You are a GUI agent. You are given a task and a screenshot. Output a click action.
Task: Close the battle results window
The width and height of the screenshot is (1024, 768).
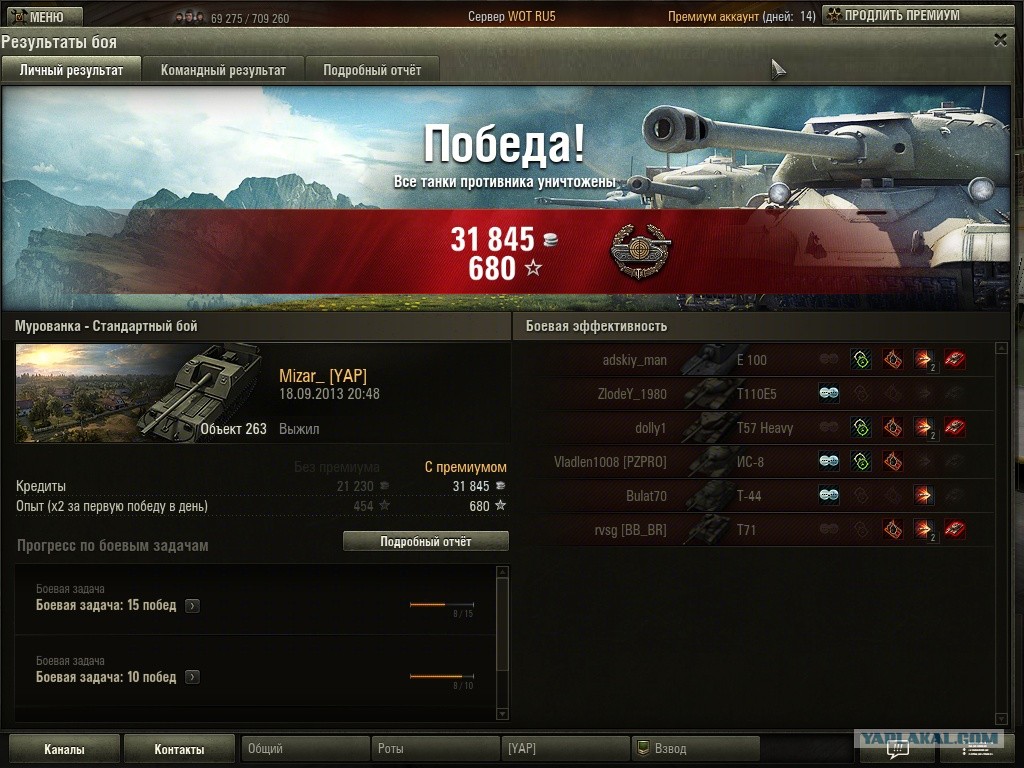[x=1000, y=40]
